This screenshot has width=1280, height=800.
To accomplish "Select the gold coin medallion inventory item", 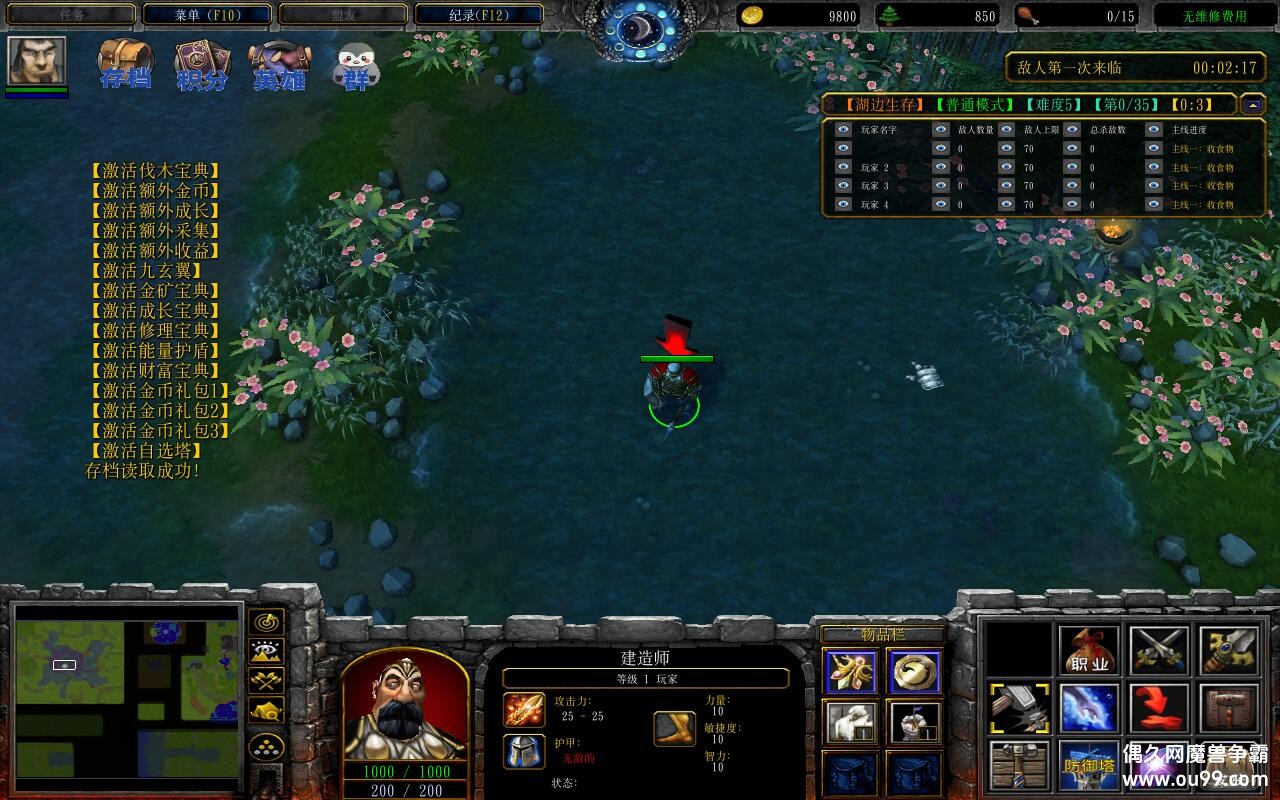I will click(x=913, y=671).
